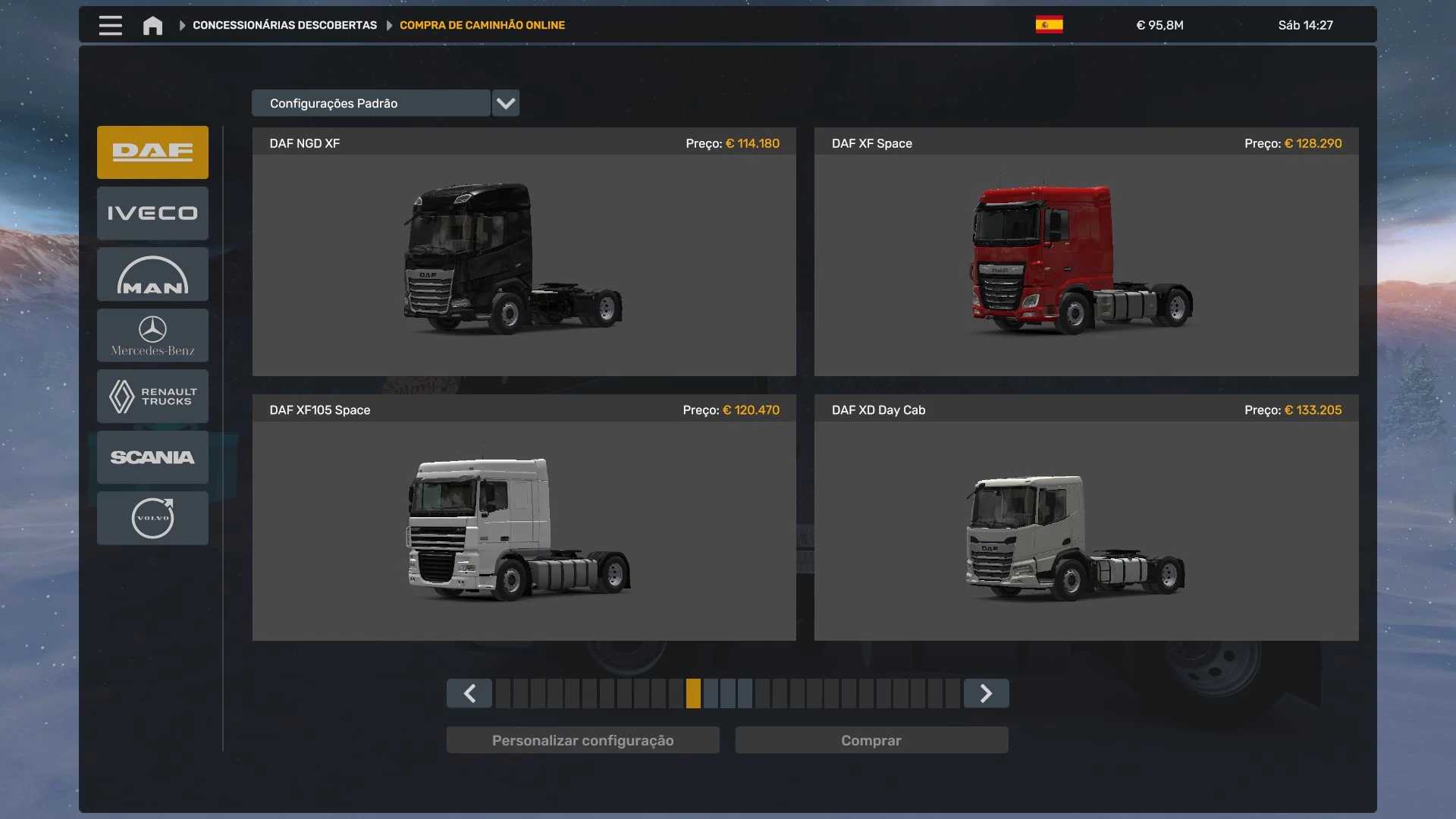Select the Scania brand tab
The width and height of the screenshot is (1456, 819).
point(152,457)
